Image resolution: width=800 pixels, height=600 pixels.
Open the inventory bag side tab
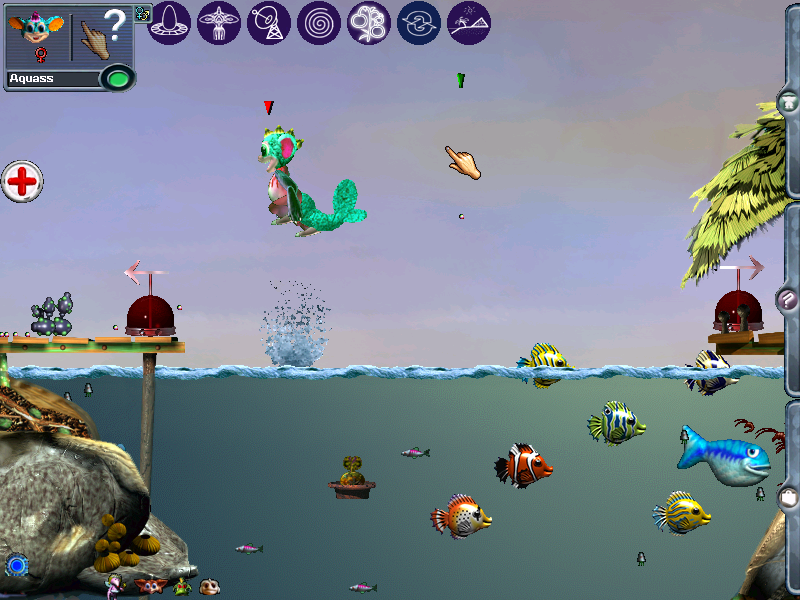pyautogui.click(x=789, y=496)
